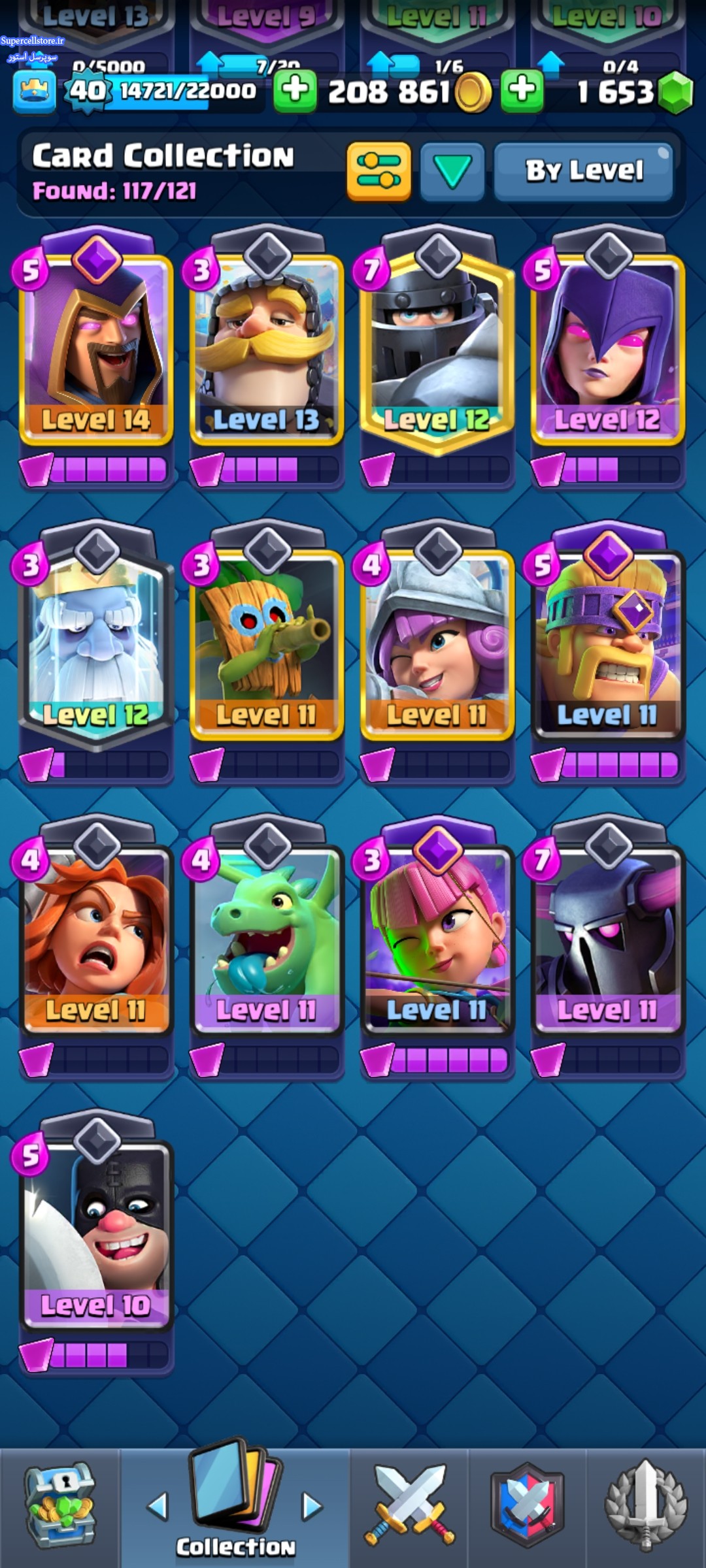Toggle the green arrow sort direction
Viewport: 706px width, 1568px height.
[x=452, y=171]
